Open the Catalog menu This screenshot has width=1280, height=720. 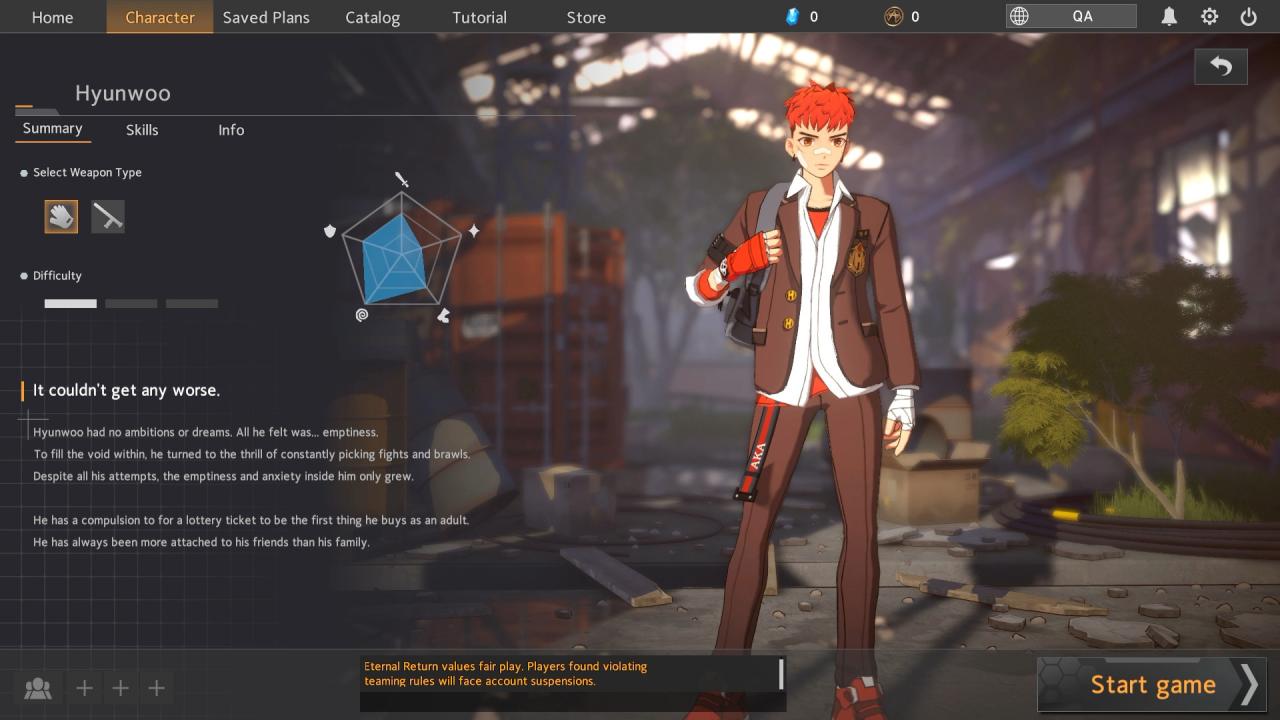[x=372, y=17]
